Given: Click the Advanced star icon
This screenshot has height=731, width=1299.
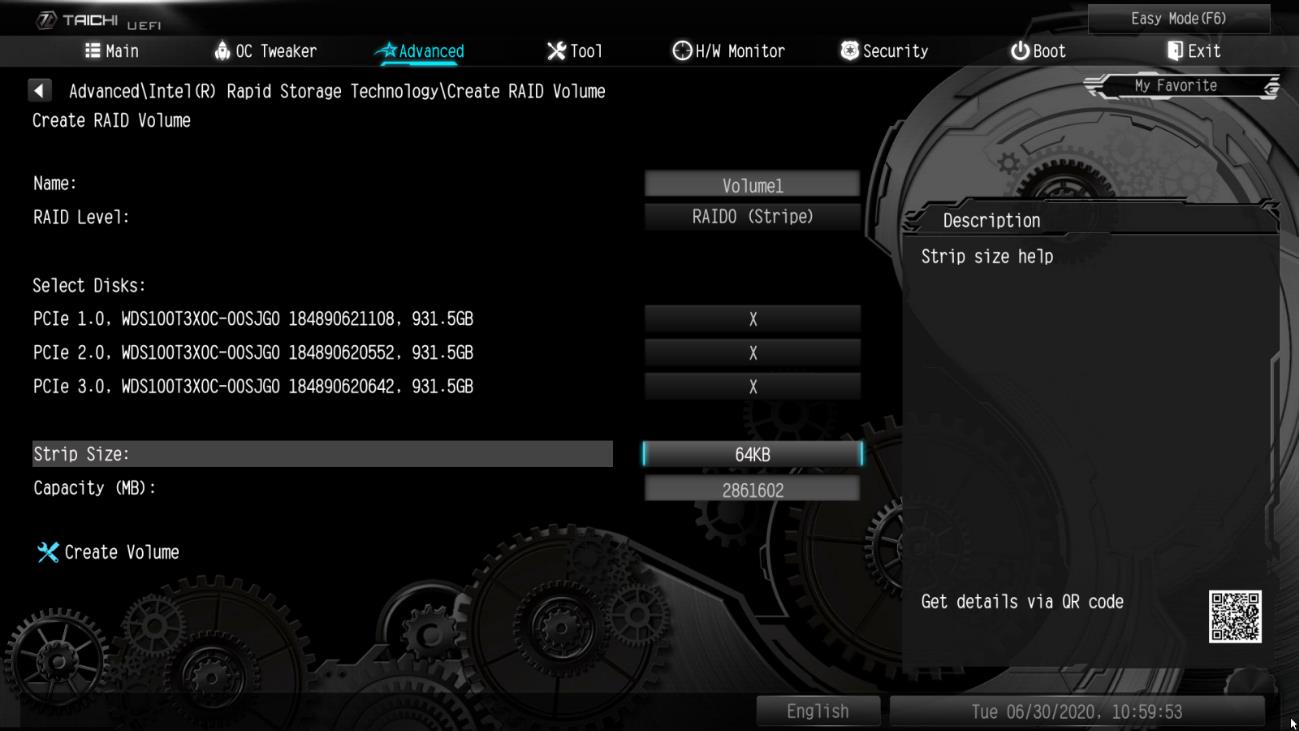Looking at the screenshot, I should coord(391,51).
